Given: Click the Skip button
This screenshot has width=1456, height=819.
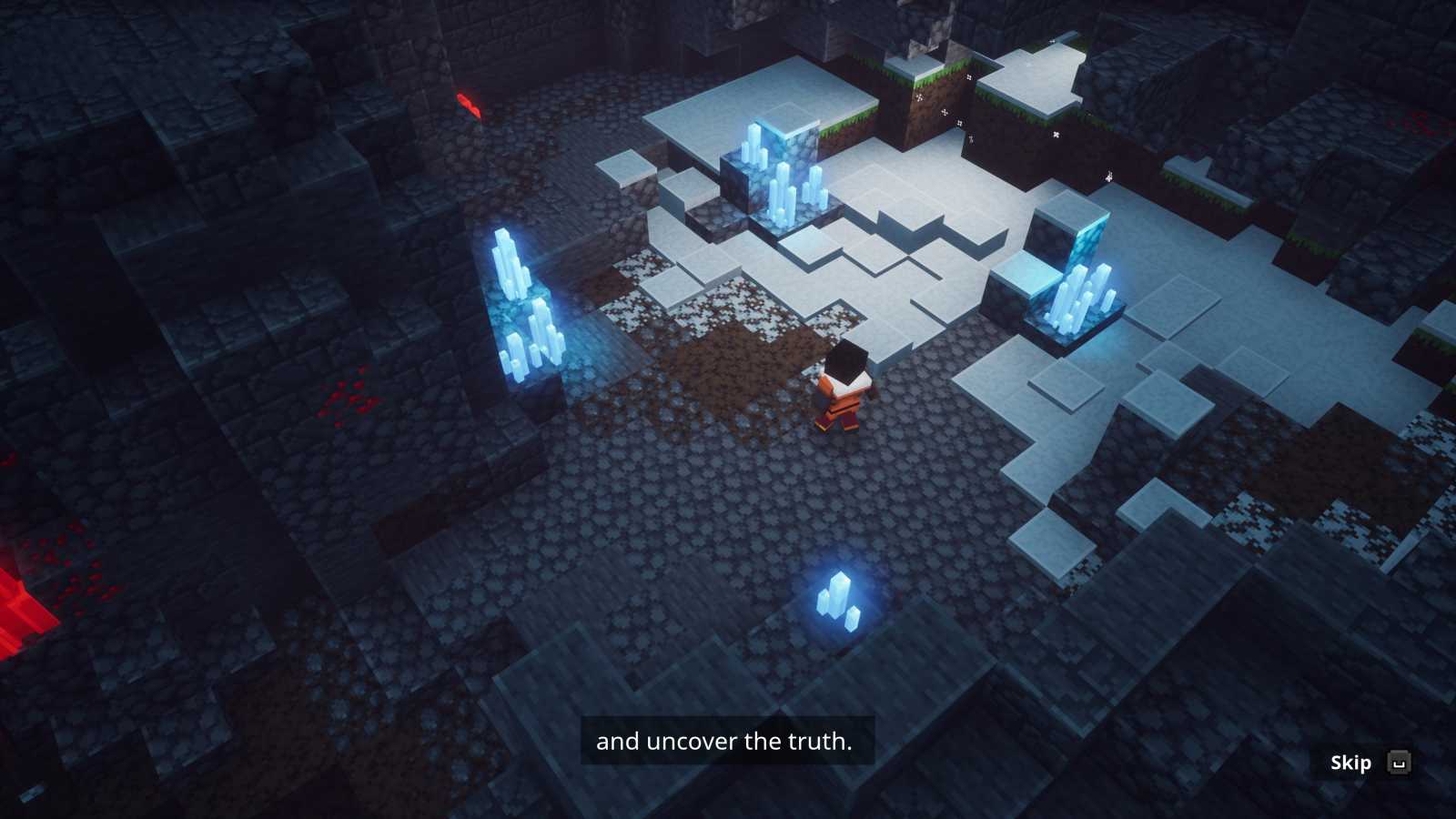Looking at the screenshot, I should click(1350, 763).
